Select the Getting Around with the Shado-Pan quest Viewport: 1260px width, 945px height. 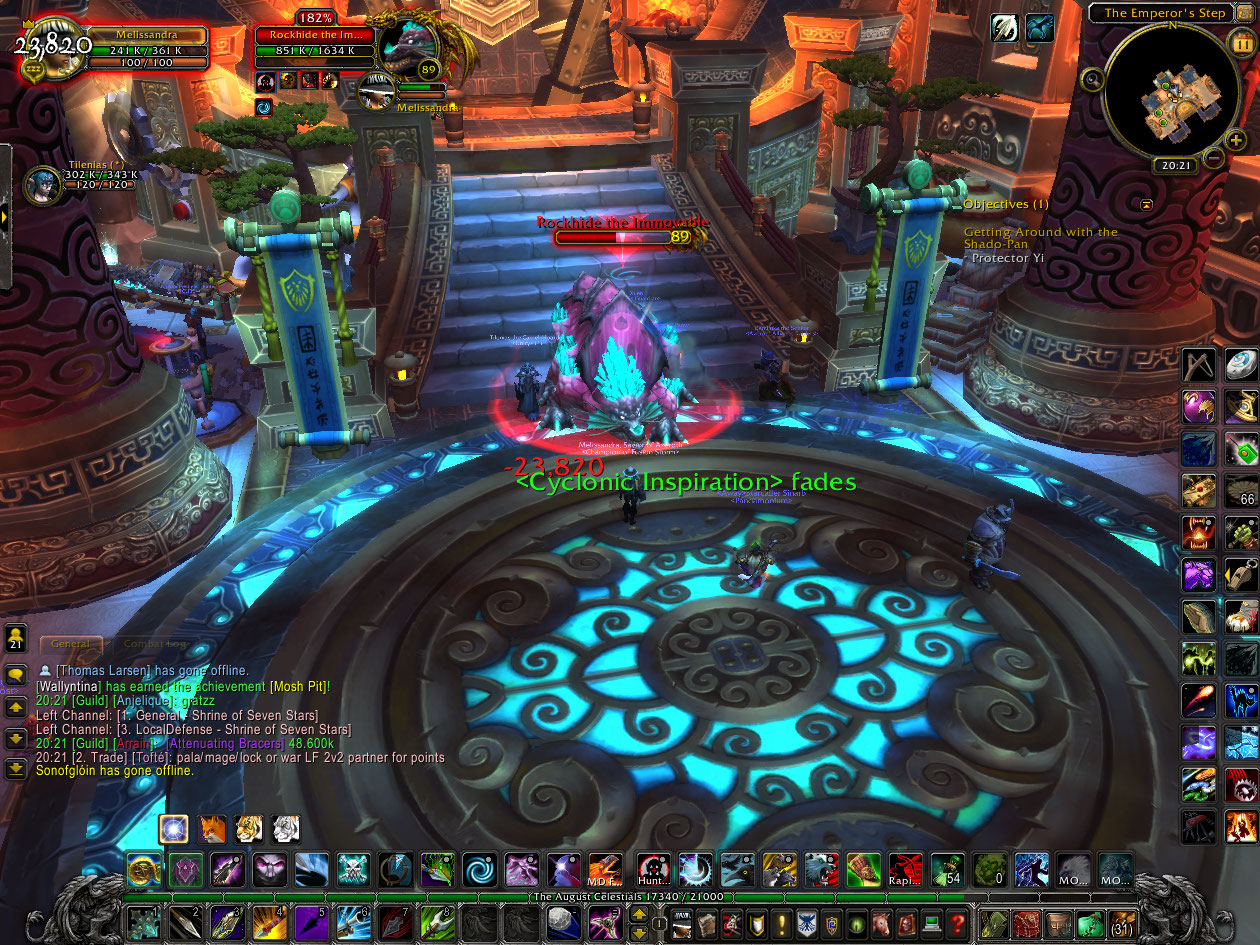tap(1040, 238)
